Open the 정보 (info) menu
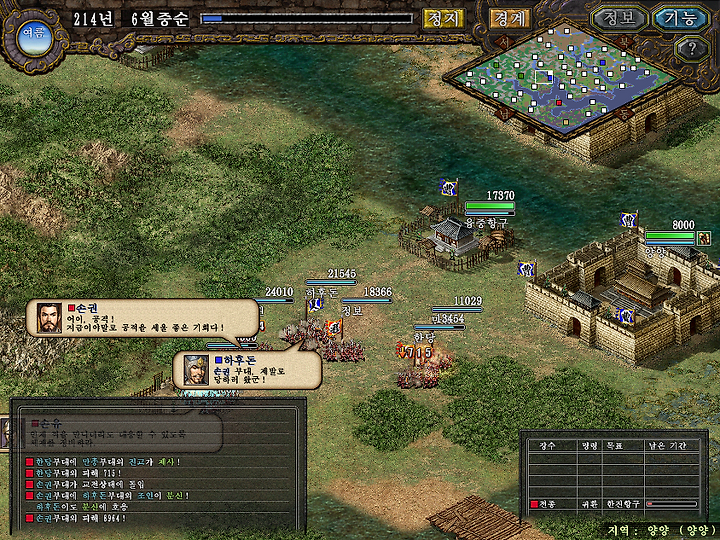This screenshot has height=540, width=720. [x=618, y=18]
